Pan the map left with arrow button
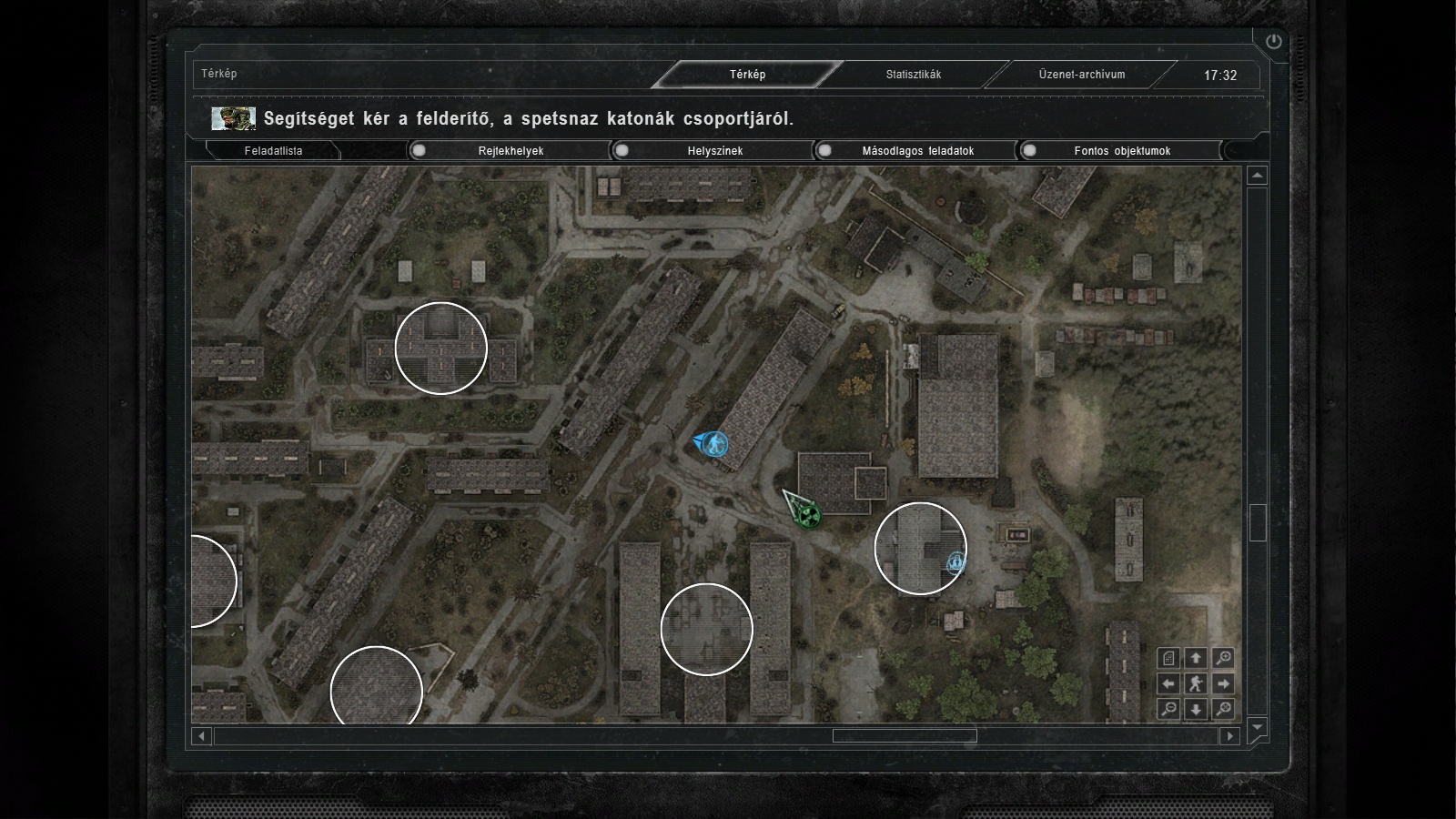Image resolution: width=1456 pixels, height=819 pixels. [x=1169, y=683]
